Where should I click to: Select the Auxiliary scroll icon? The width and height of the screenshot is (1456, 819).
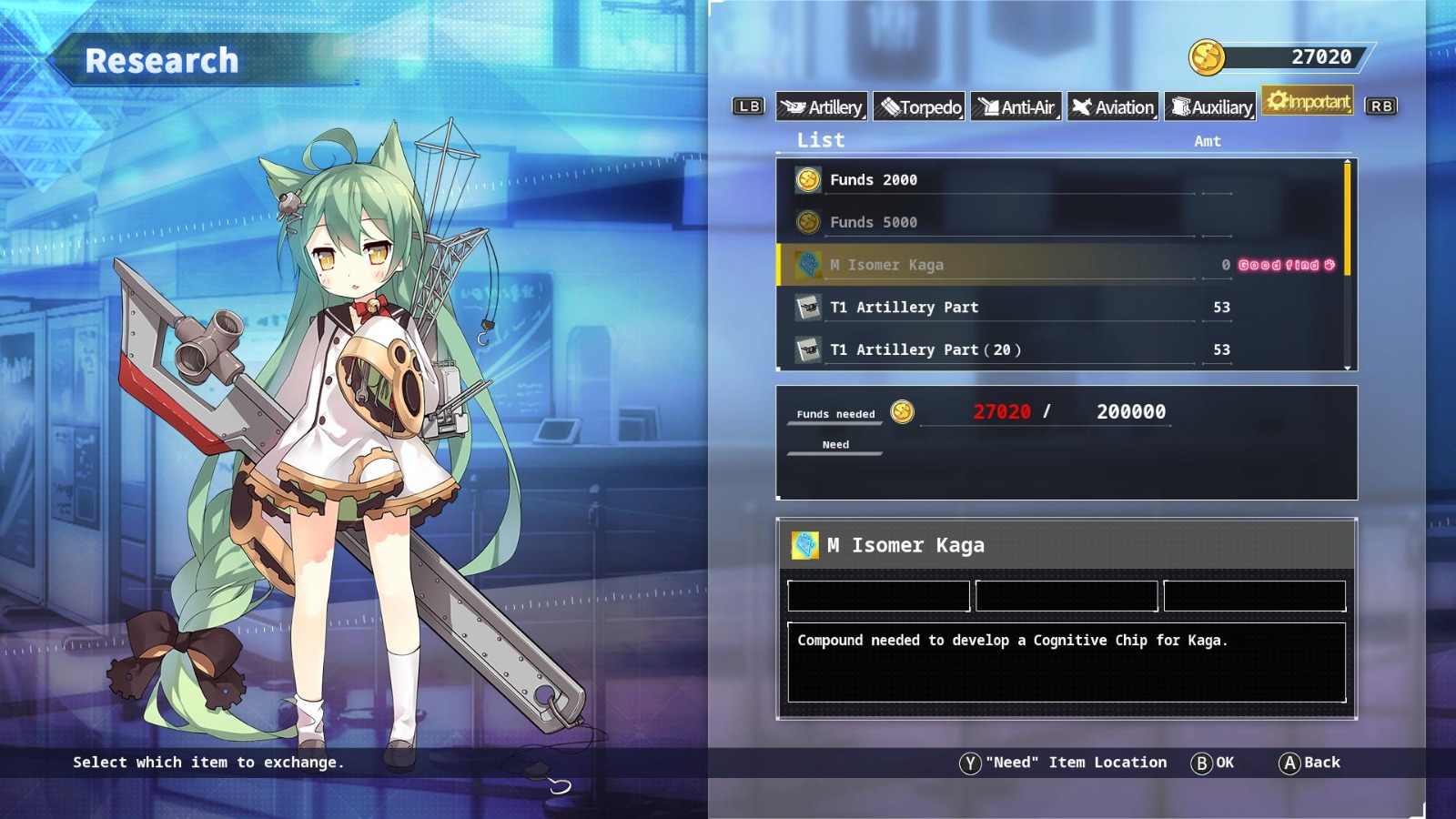click(1180, 106)
